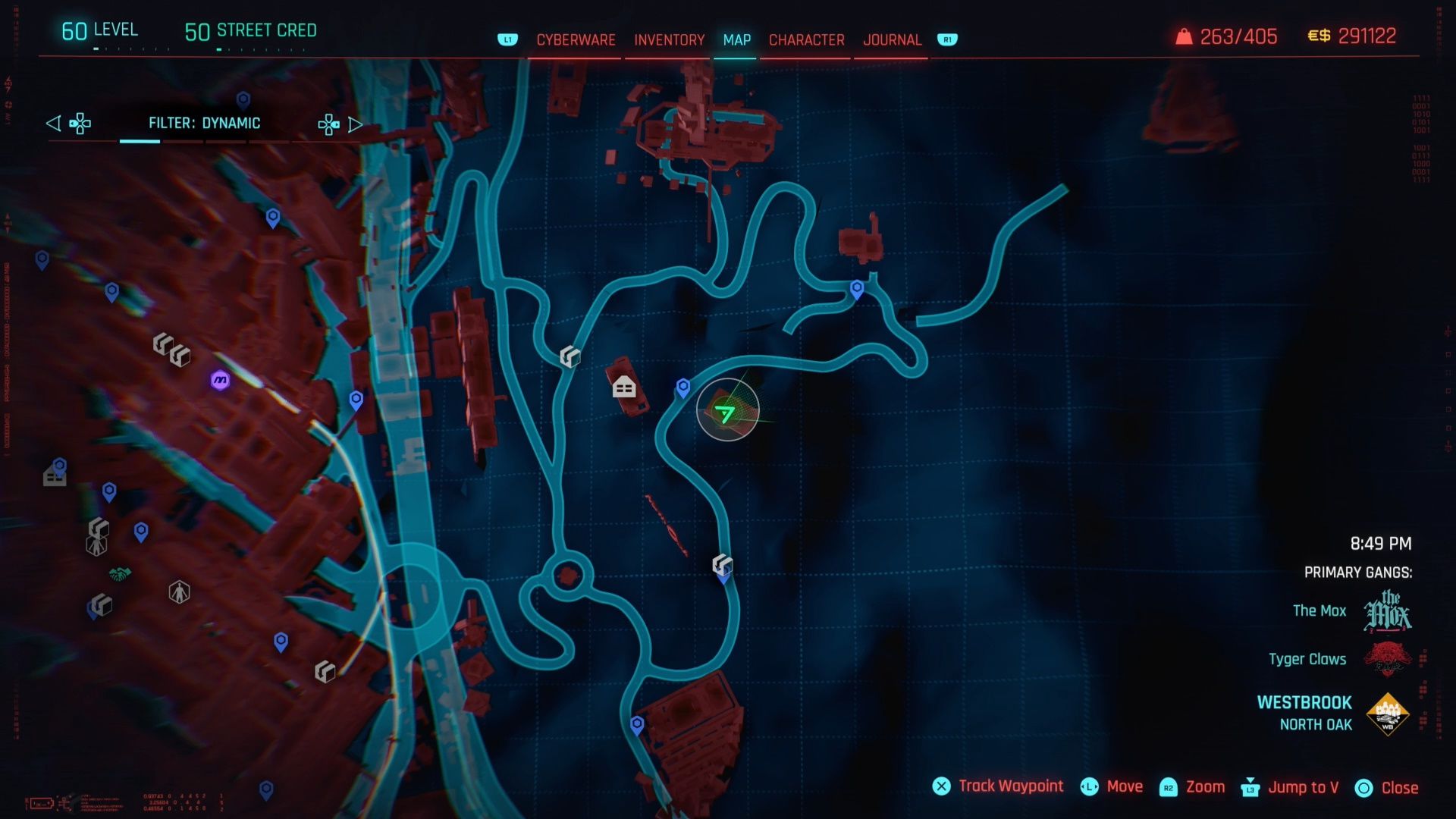The height and width of the screenshot is (819, 1456).
Task: Open the Cyberware tab
Action: point(576,40)
